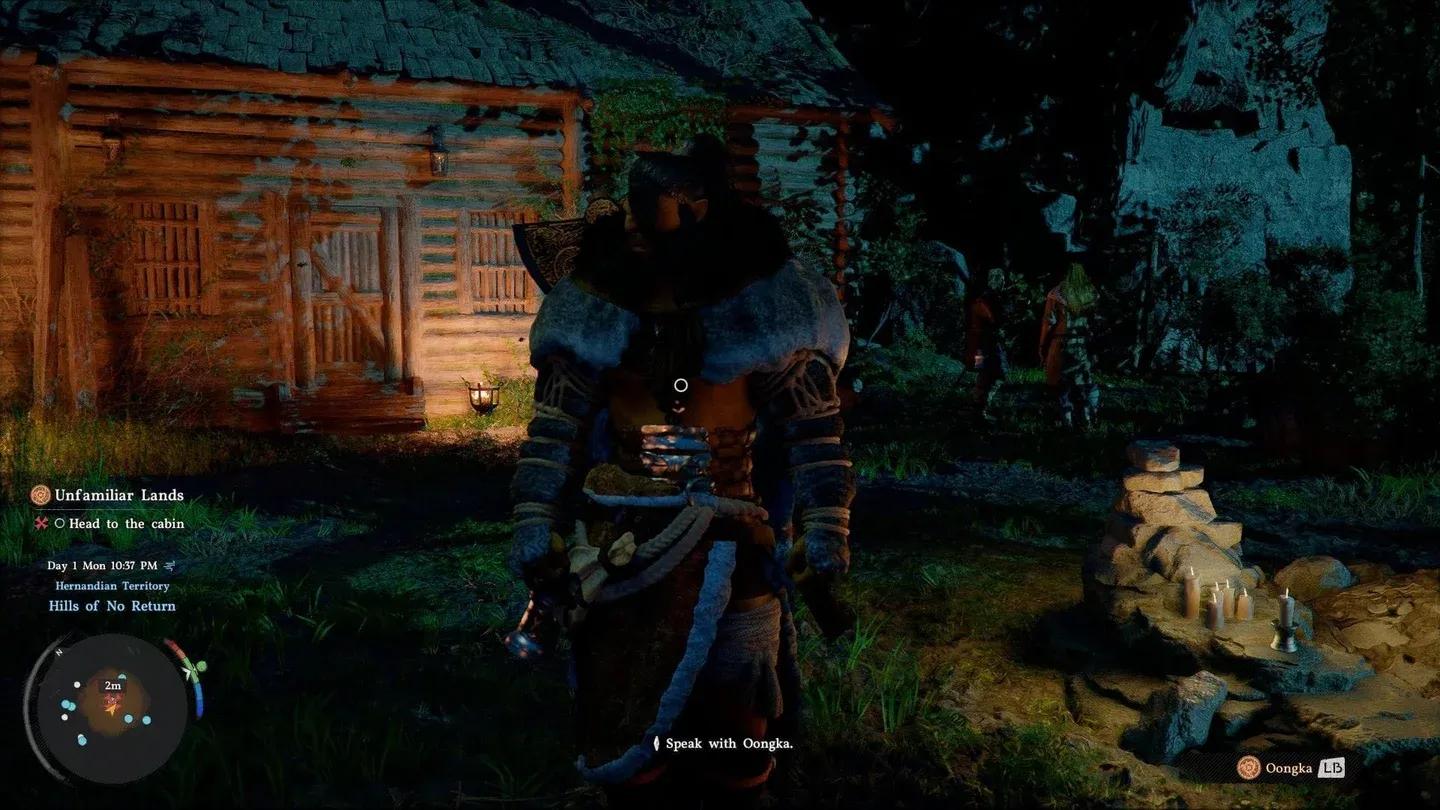Click the 2m distance marker on the minimap
This screenshot has width=1440, height=810.
[112, 685]
